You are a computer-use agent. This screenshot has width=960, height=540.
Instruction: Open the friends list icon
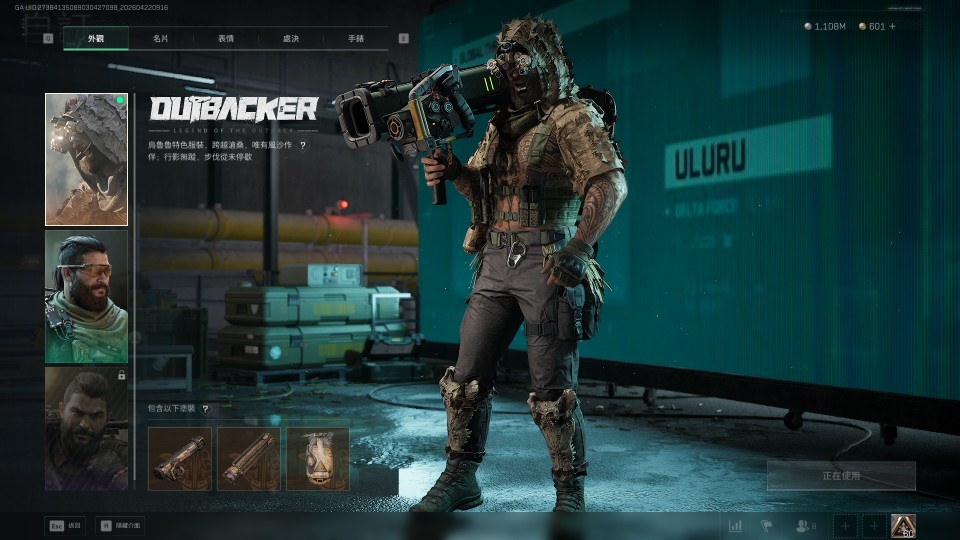(x=805, y=526)
